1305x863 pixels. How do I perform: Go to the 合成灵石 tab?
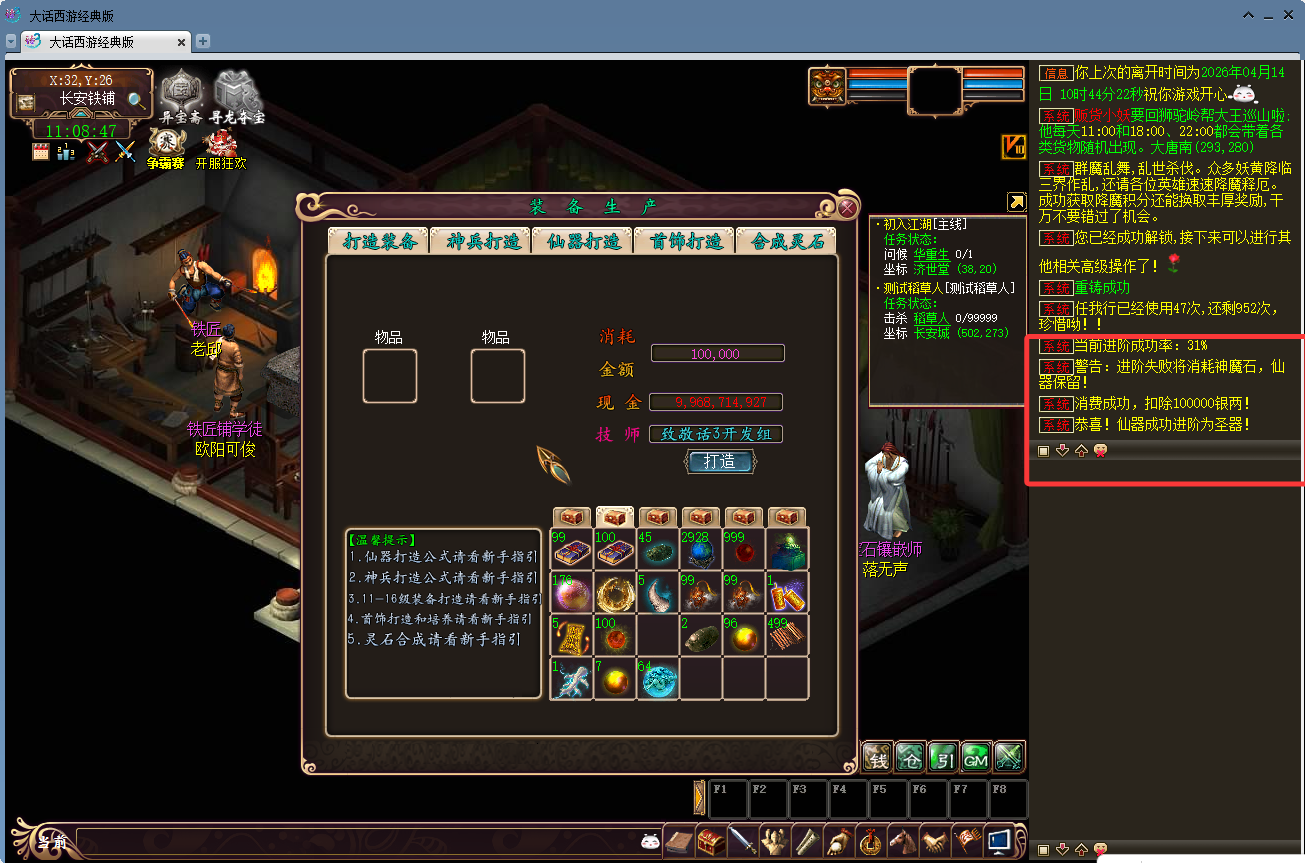tap(787, 241)
